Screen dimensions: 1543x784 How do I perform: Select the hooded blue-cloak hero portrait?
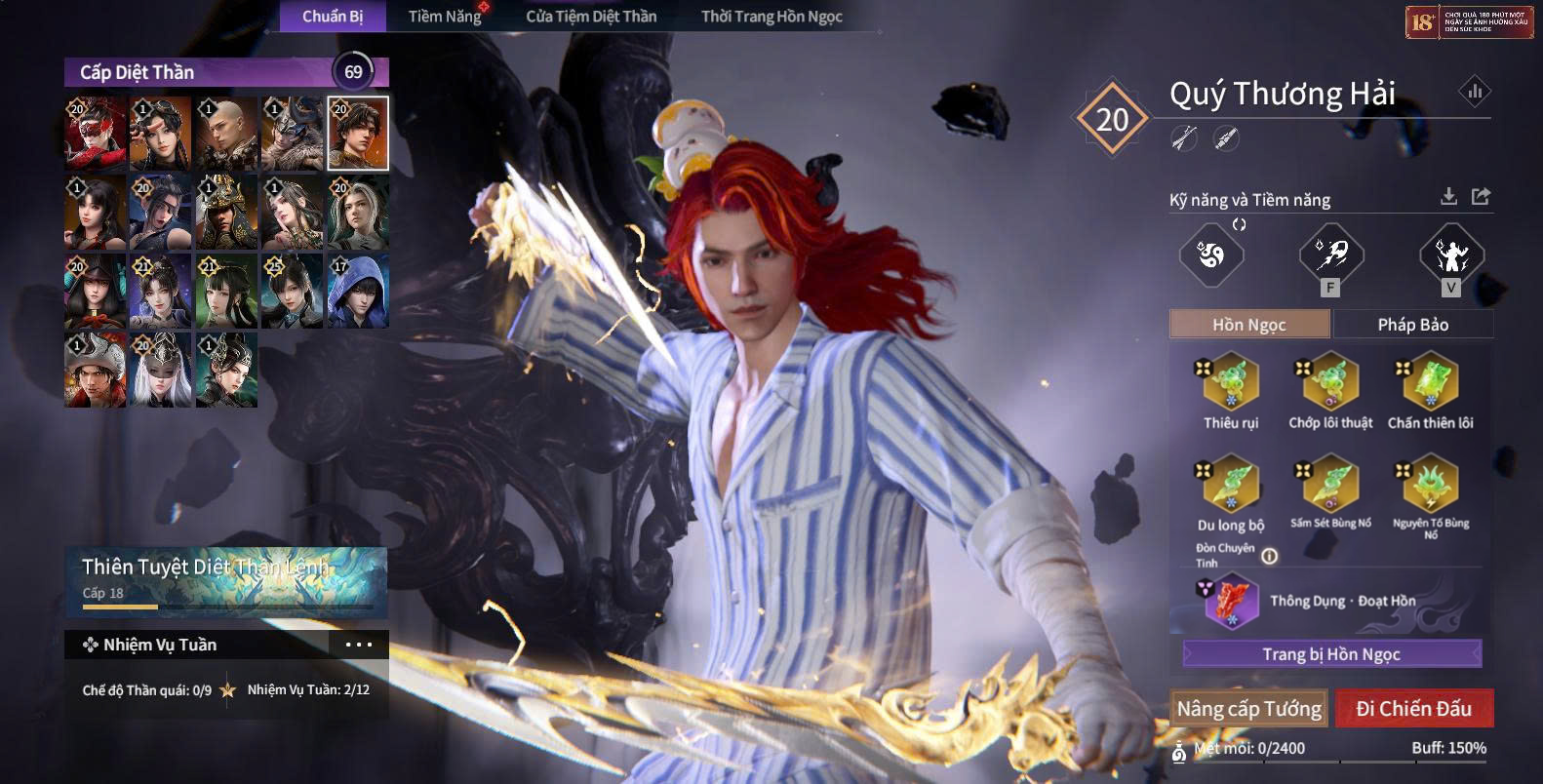(x=358, y=291)
